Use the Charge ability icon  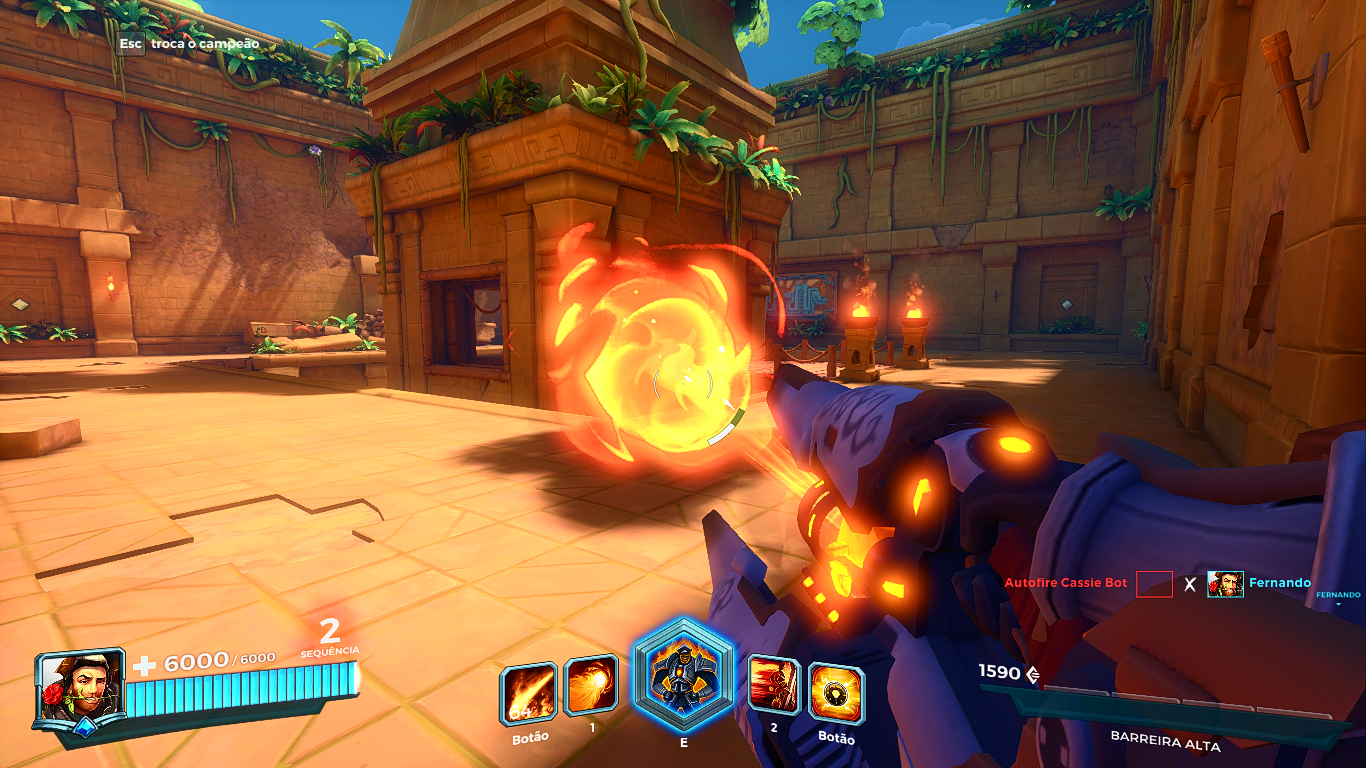coord(774,685)
